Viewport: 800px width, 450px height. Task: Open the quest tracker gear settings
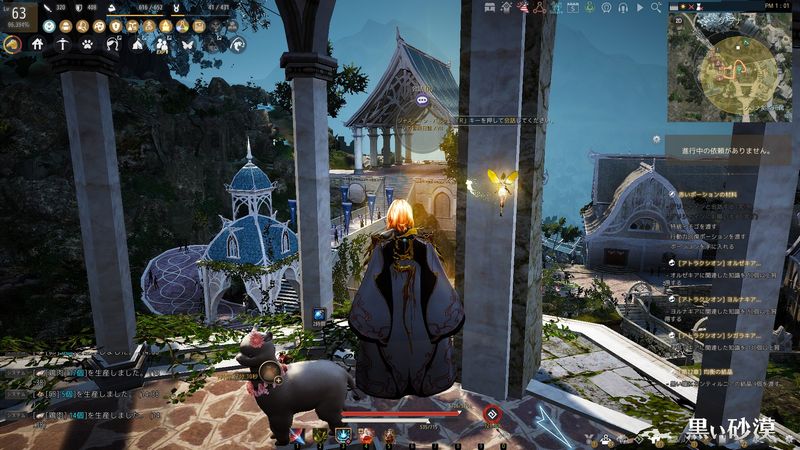(656, 139)
